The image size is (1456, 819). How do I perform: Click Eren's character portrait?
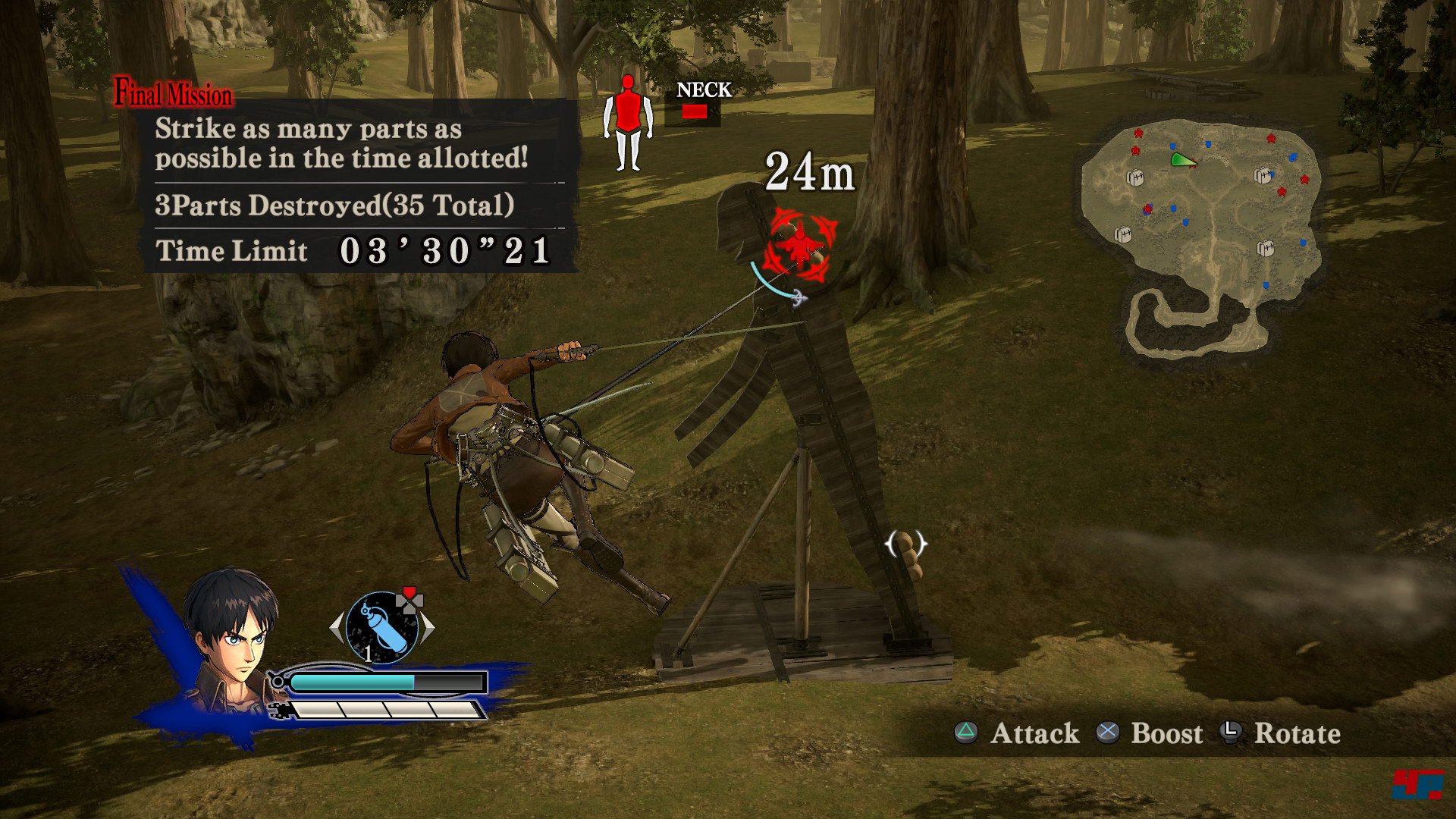(231, 637)
